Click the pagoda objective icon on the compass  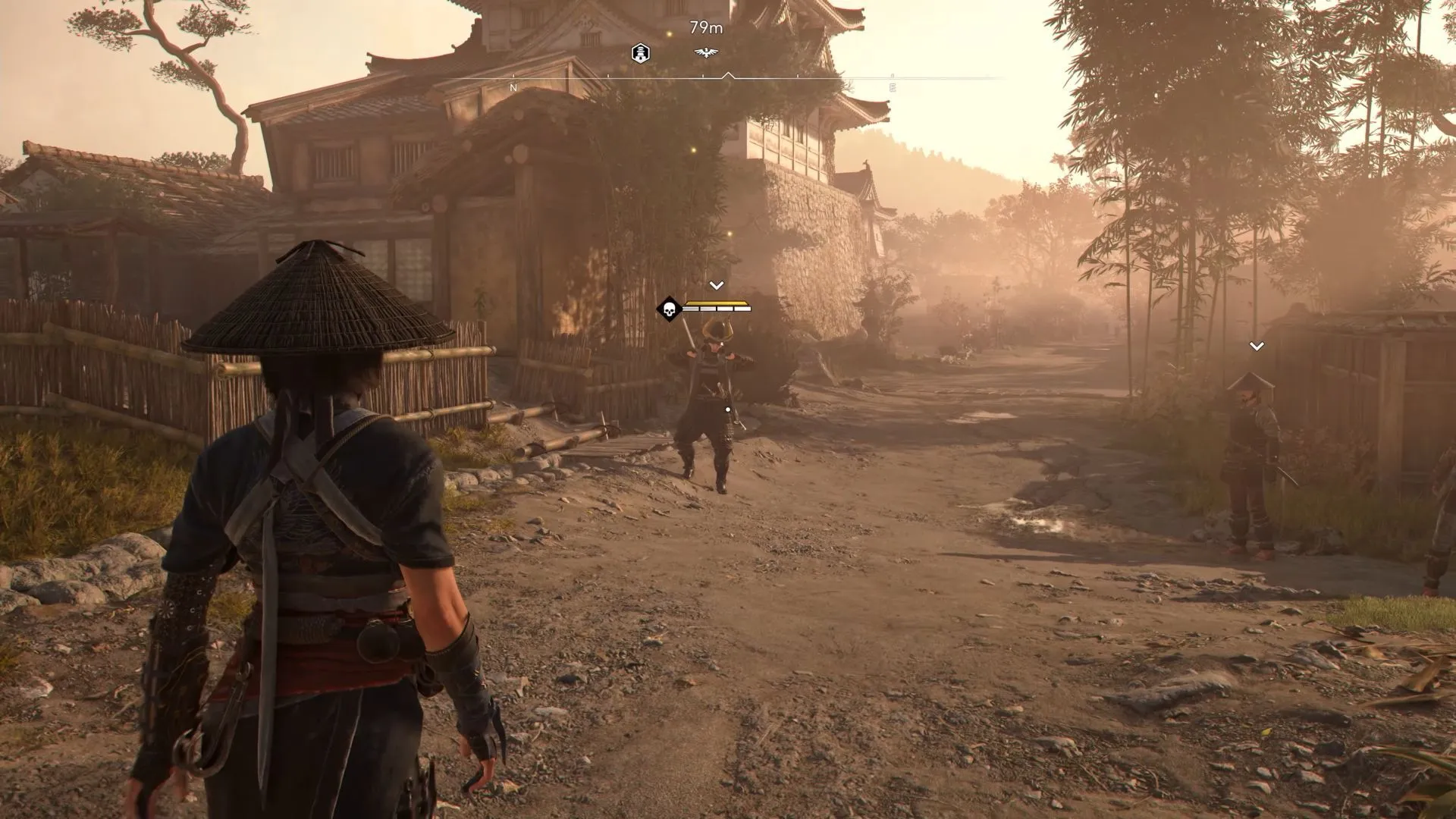640,53
